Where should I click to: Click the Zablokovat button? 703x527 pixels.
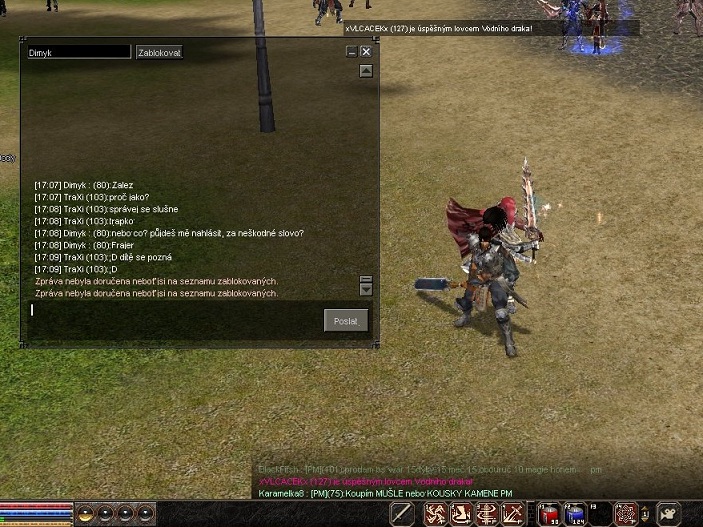(x=160, y=52)
